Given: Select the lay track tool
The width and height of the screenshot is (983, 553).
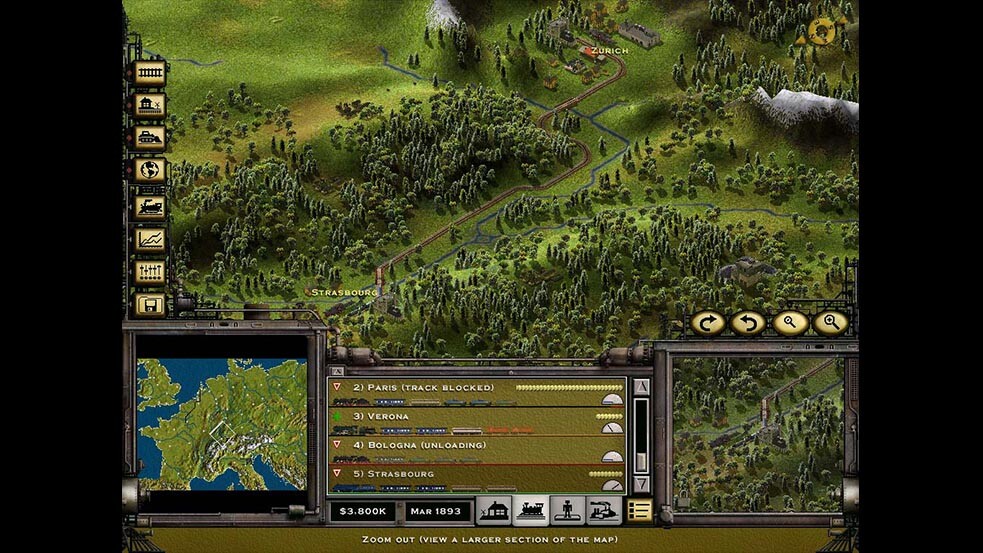Looking at the screenshot, I should click(149, 73).
